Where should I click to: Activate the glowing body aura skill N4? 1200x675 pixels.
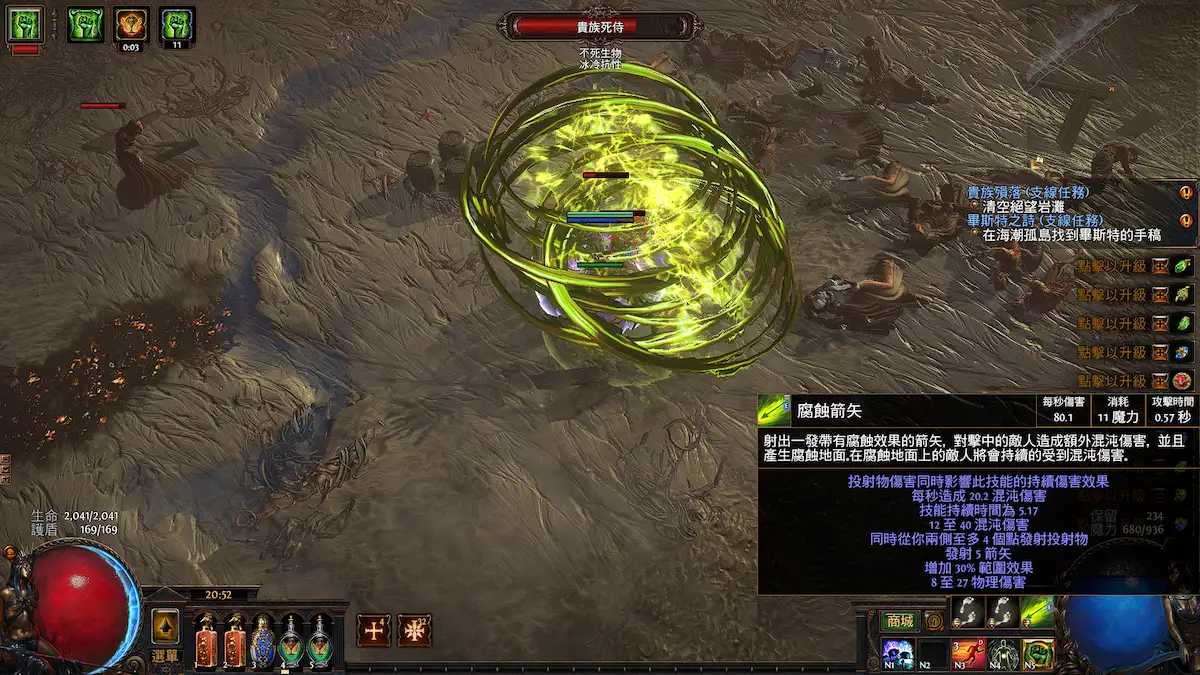point(1003,654)
